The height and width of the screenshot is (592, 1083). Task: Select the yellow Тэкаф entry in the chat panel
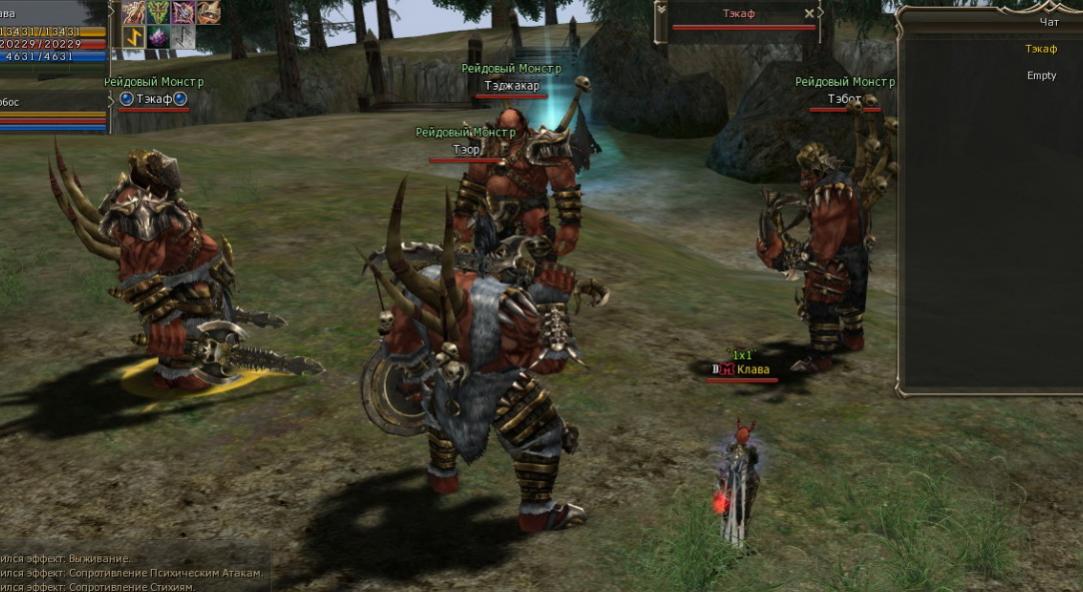click(1041, 49)
